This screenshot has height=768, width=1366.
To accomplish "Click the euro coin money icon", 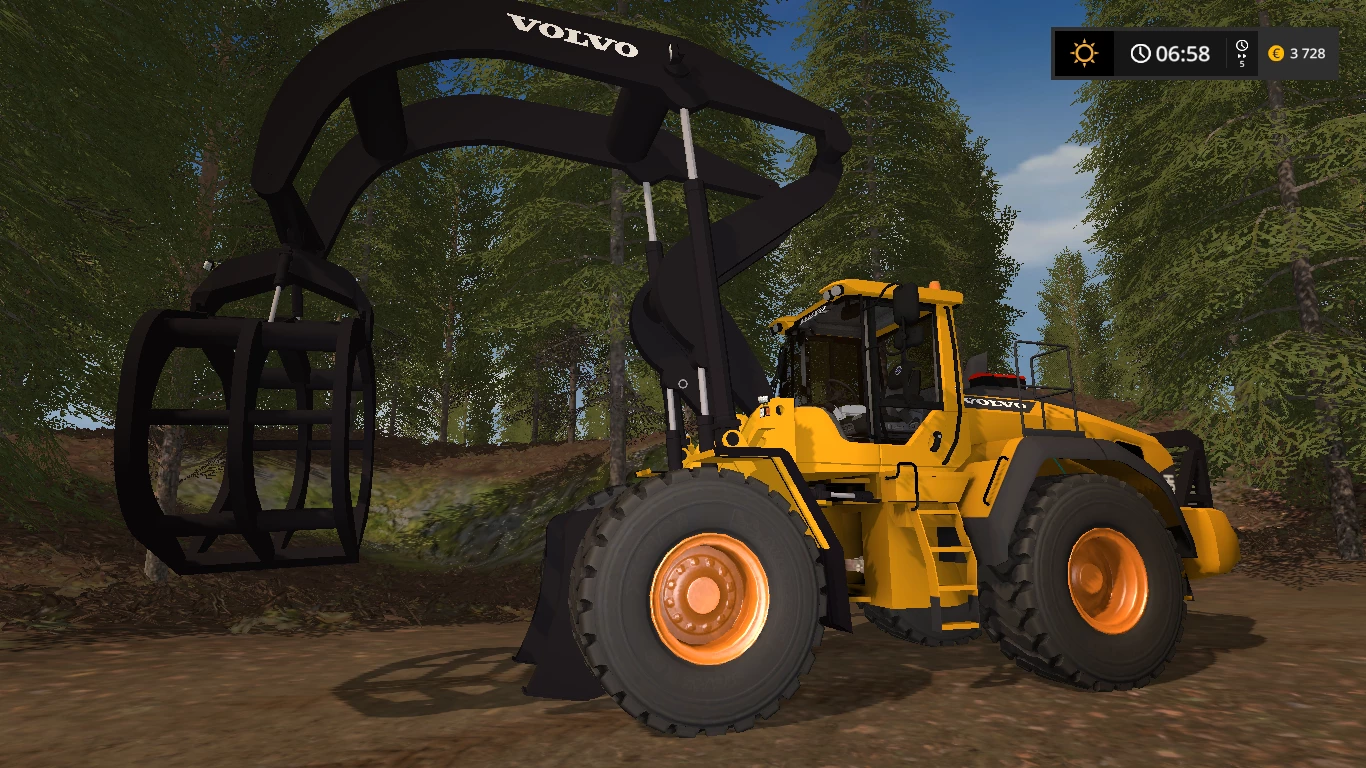I will pos(1275,54).
